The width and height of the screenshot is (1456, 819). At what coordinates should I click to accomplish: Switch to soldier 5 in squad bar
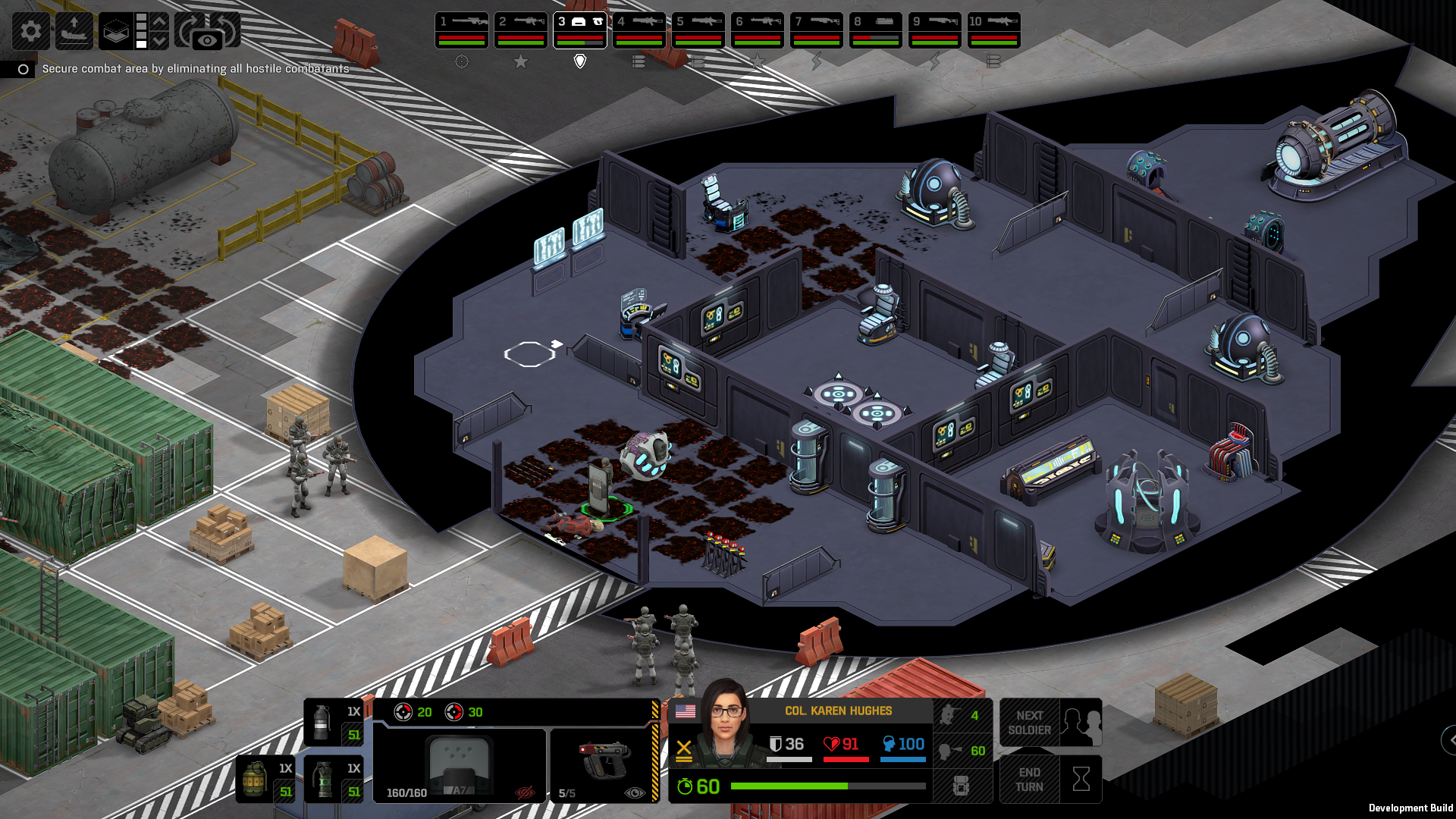[698, 30]
